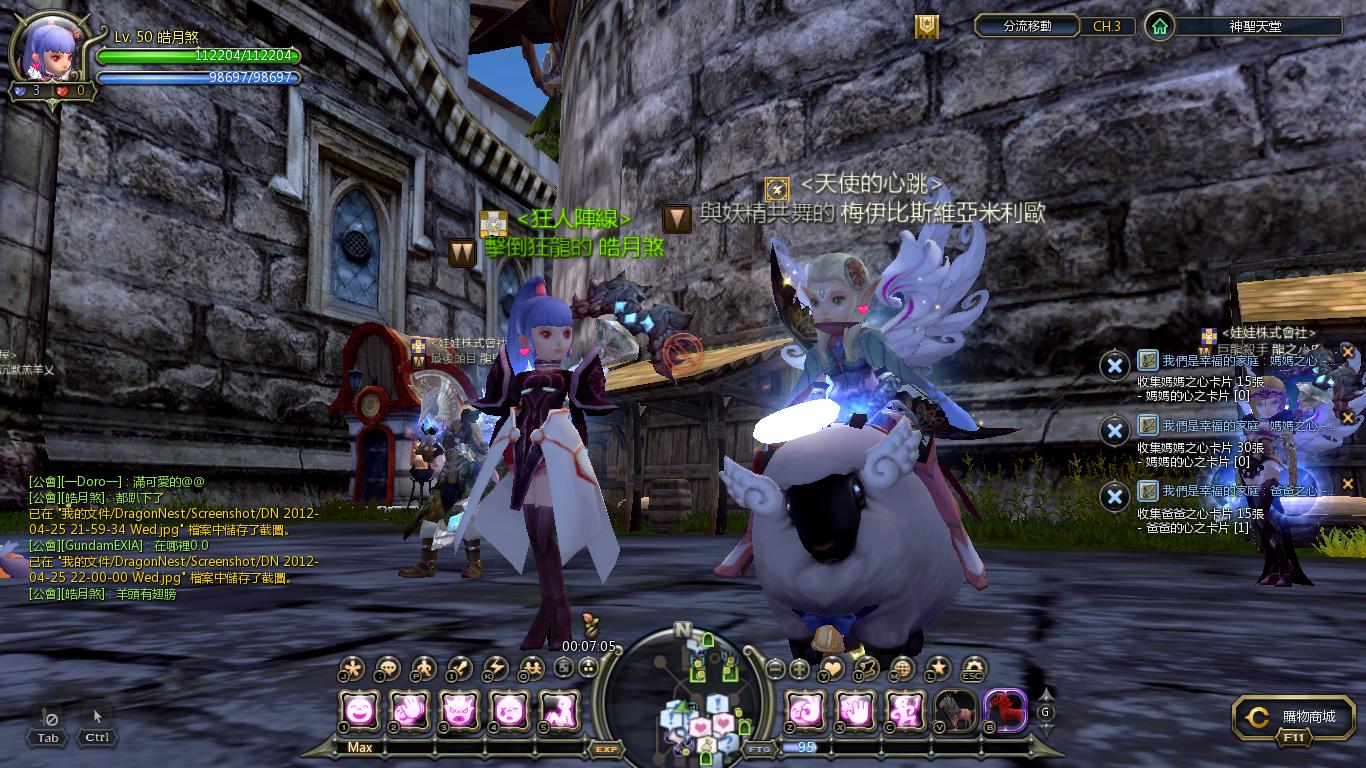Open the heart icon menu button
1366x768 pixels.
[x=832, y=669]
